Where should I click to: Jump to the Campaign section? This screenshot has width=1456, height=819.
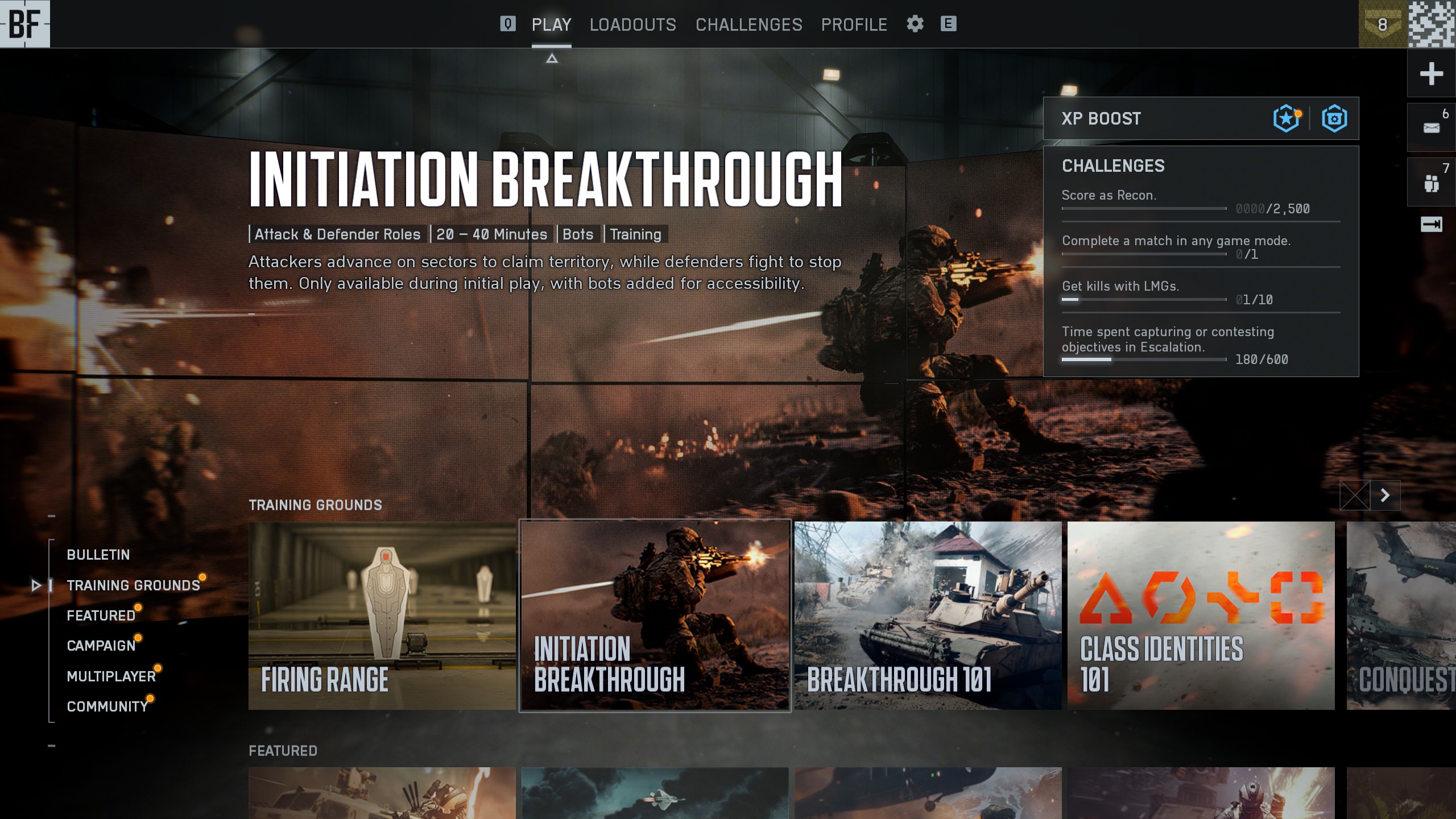pos(101,646)
